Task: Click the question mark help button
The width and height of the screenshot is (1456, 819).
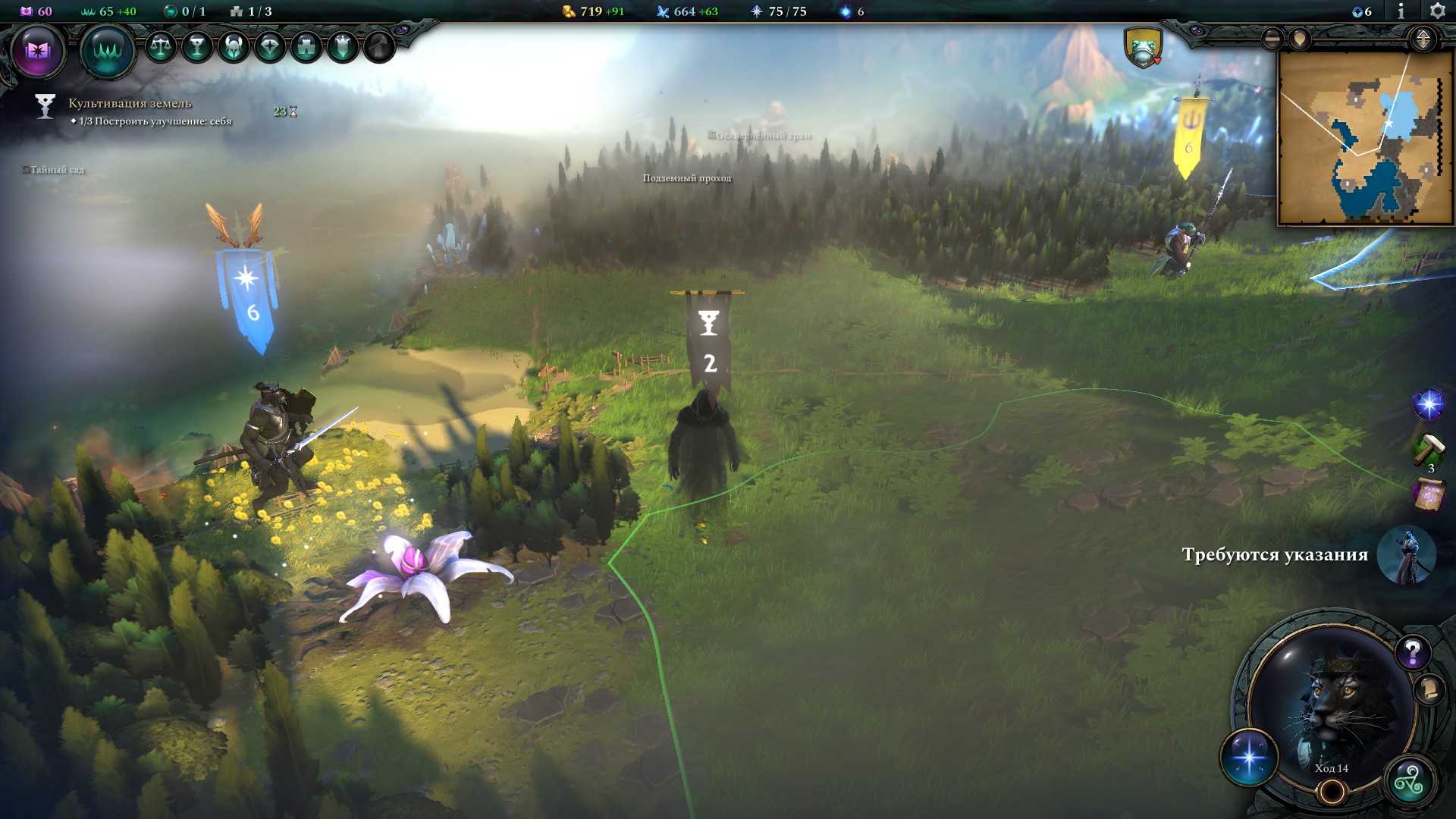Action: click(1412, 651)
